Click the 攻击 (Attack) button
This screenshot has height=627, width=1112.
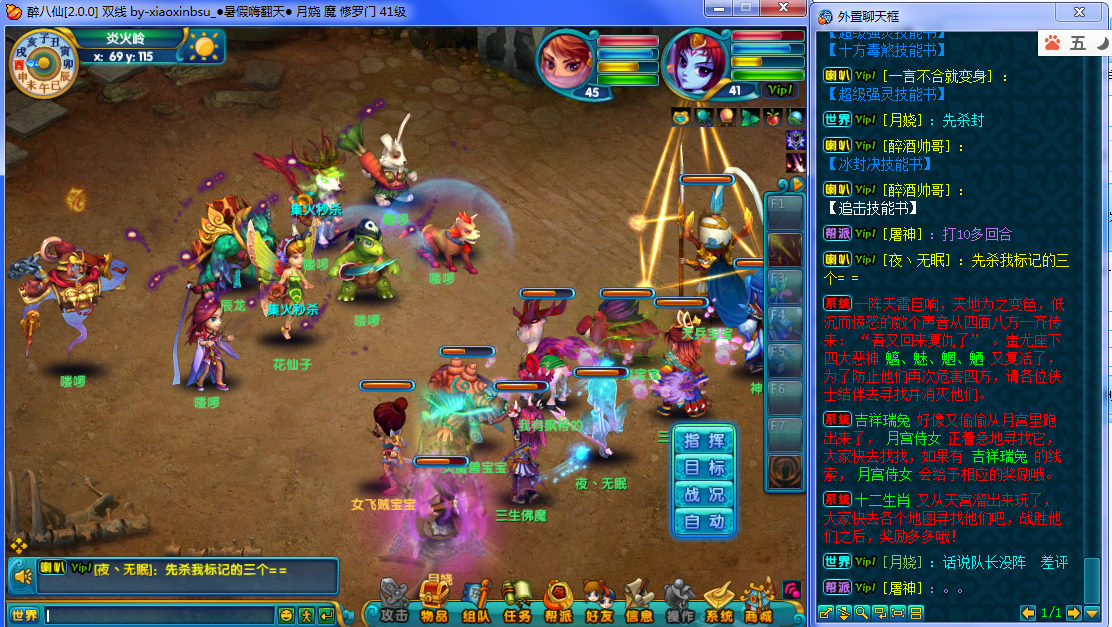click(393, 602)
